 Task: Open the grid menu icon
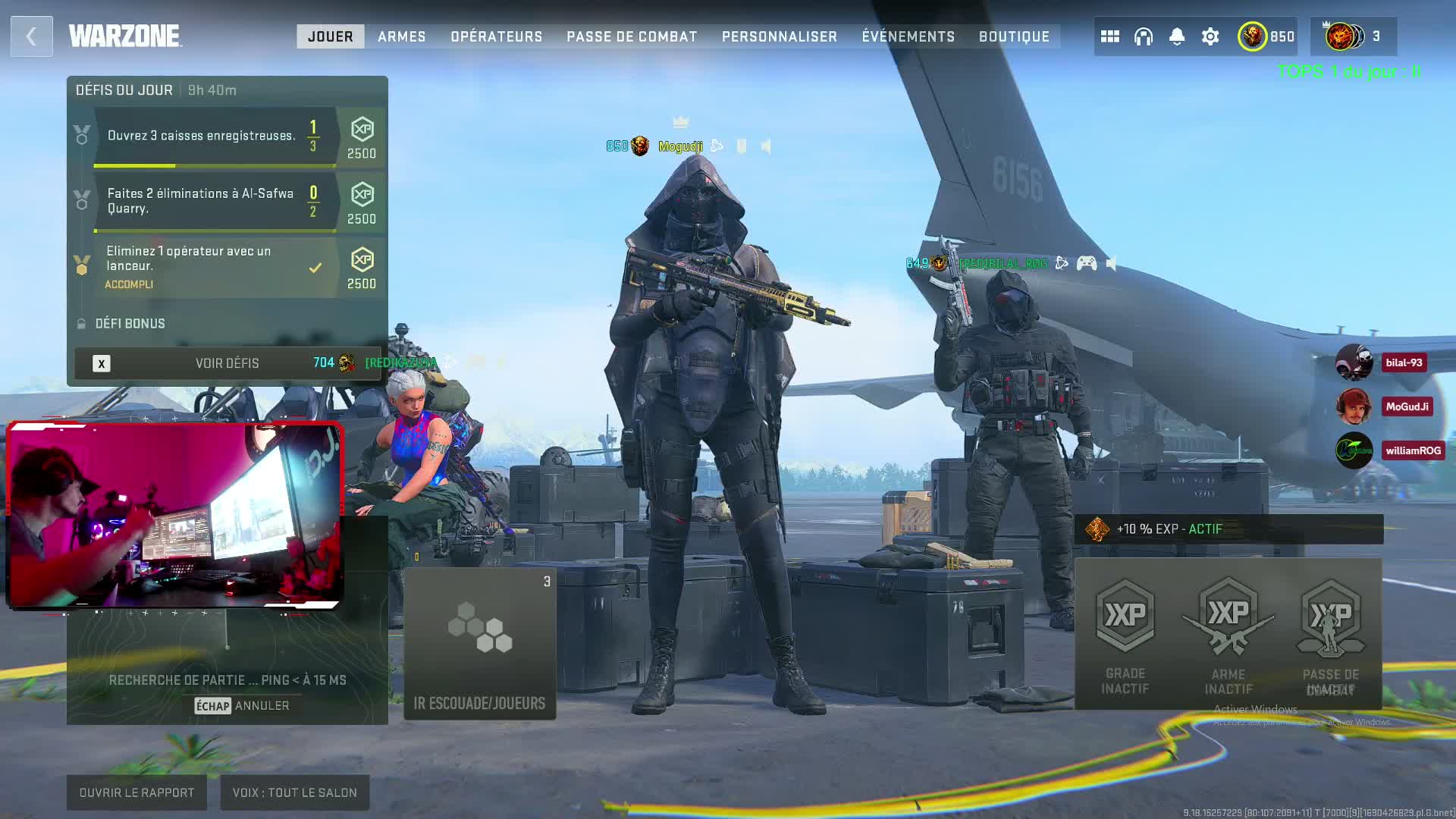point(1109,36)
